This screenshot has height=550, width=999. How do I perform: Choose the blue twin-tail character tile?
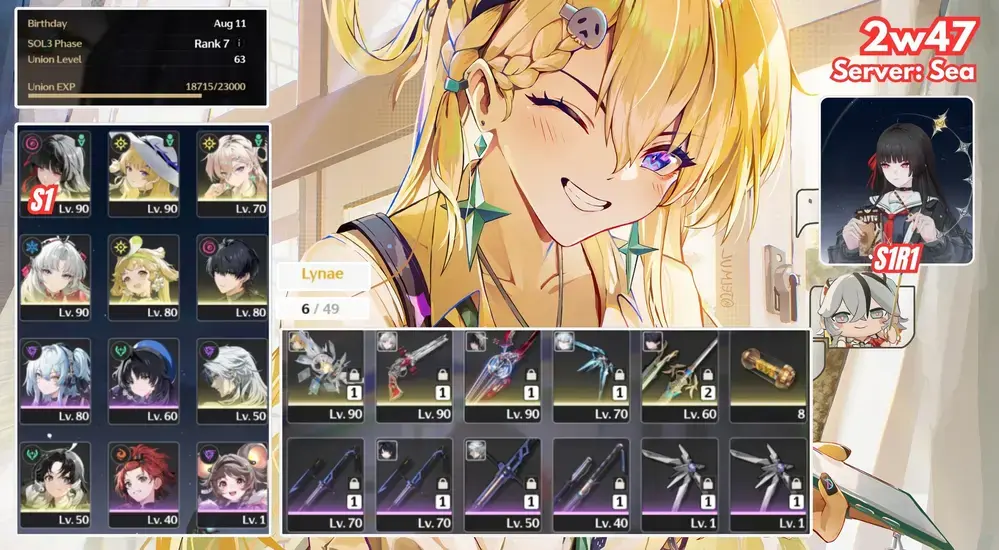click(56, 380)
